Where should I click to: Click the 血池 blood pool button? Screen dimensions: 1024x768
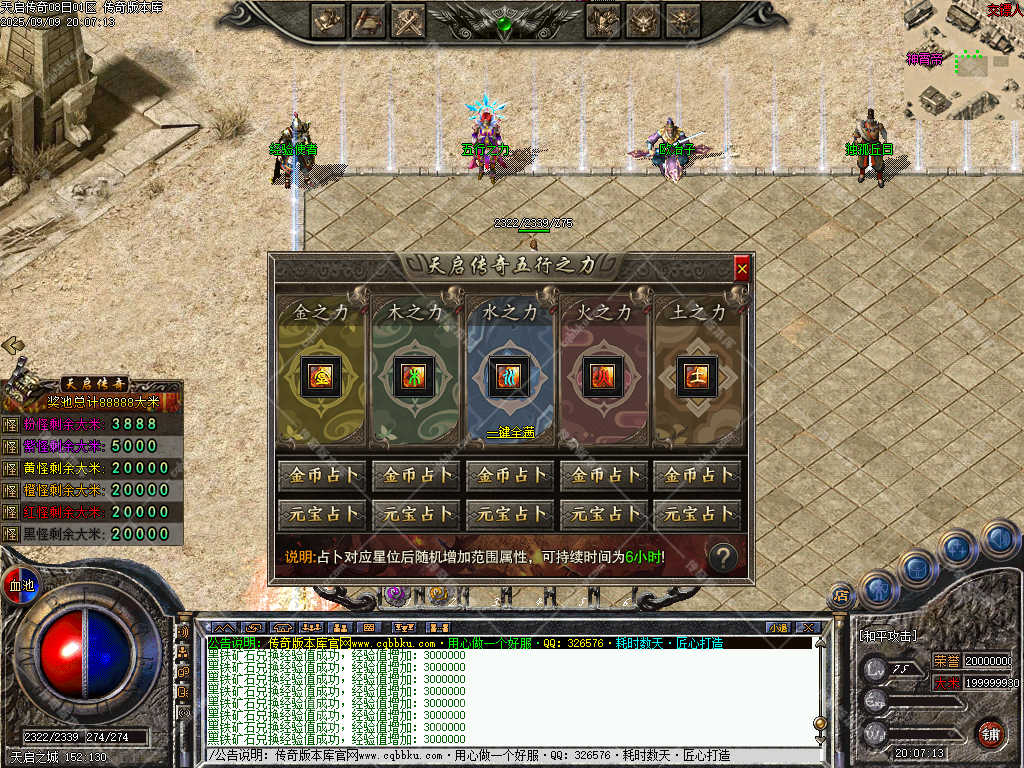click(x=20, y=584)
